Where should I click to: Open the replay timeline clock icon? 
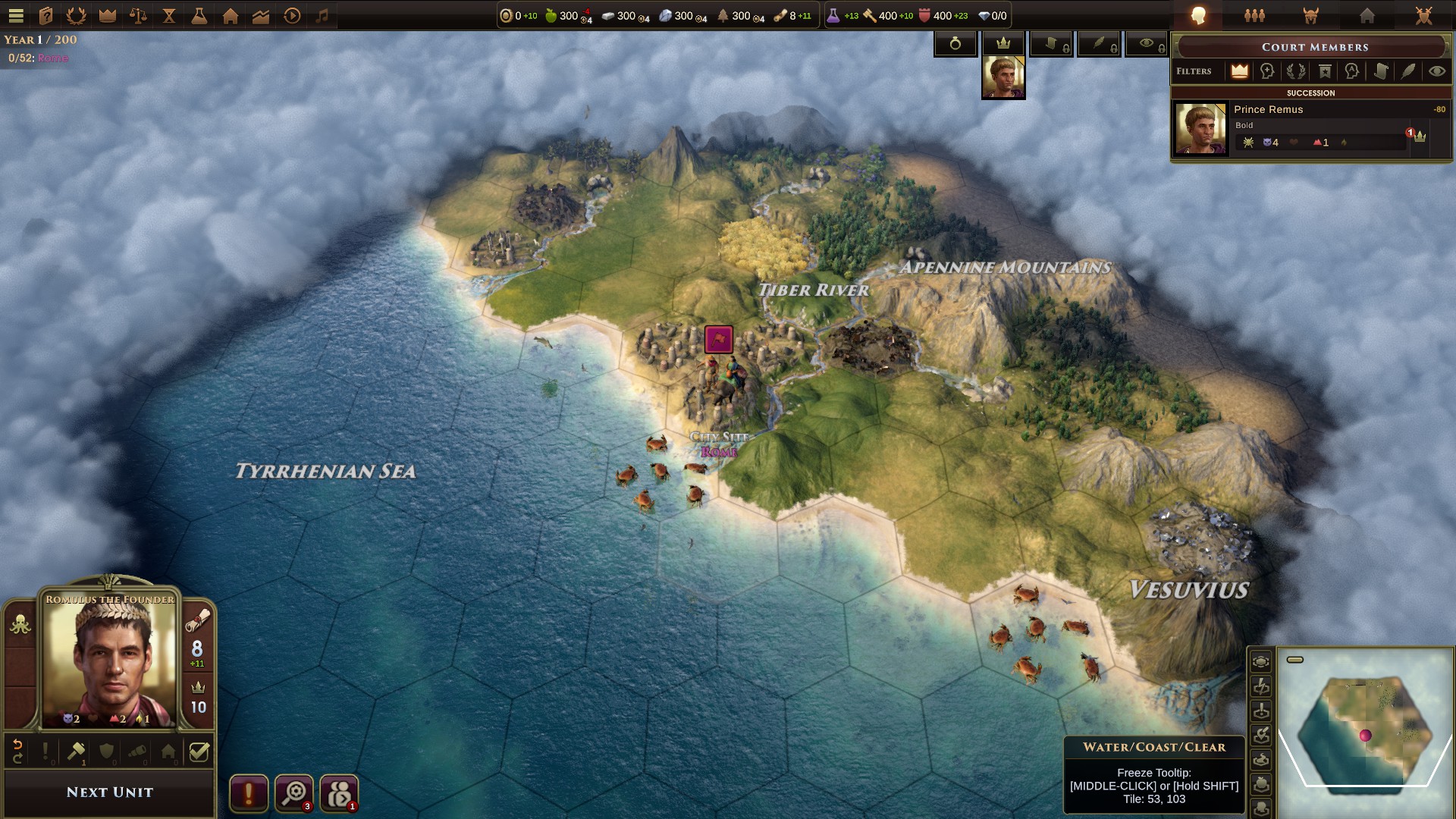[x=293, y=15]
